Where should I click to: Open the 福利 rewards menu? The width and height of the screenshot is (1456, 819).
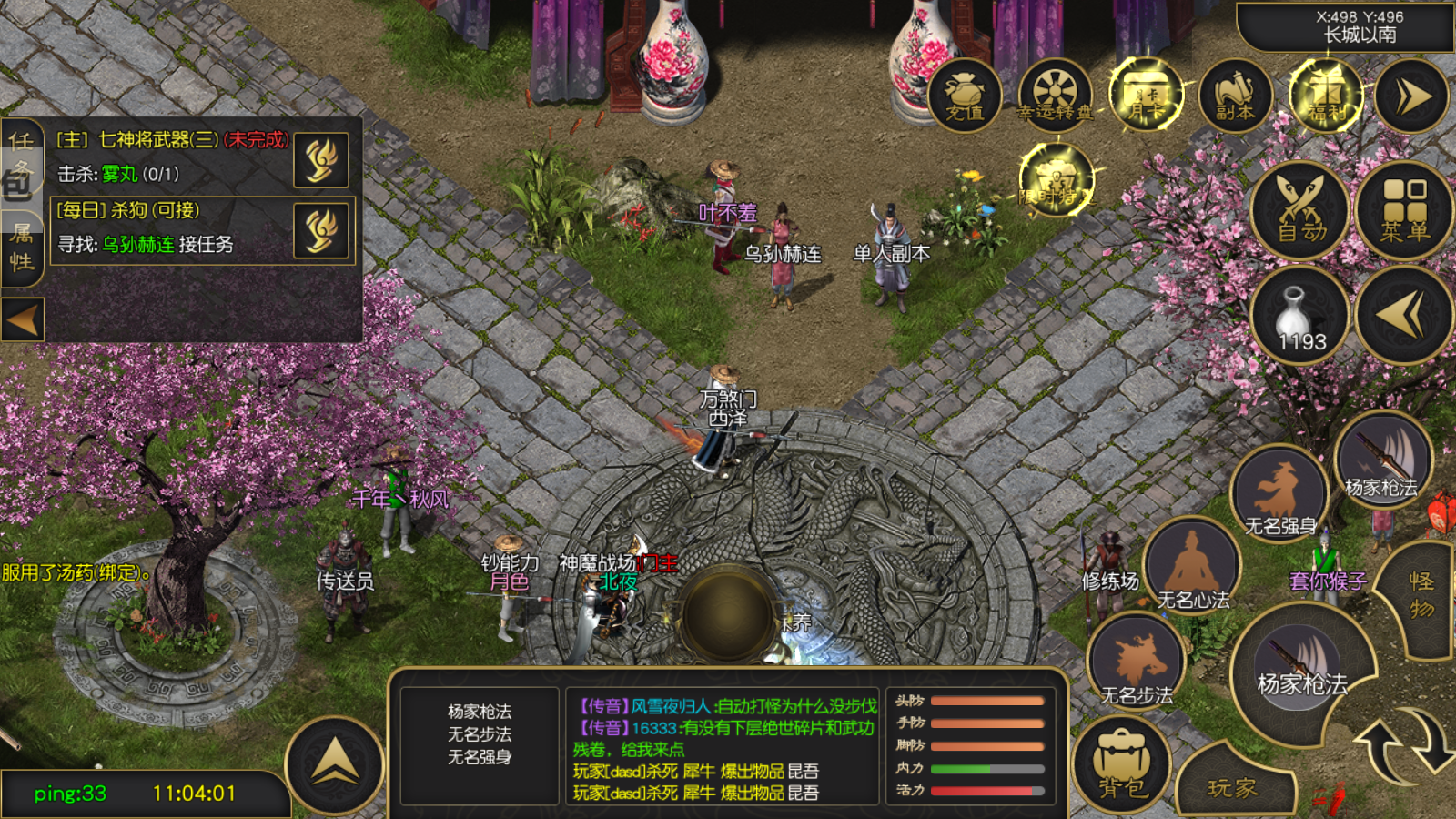pos(1325,96)
